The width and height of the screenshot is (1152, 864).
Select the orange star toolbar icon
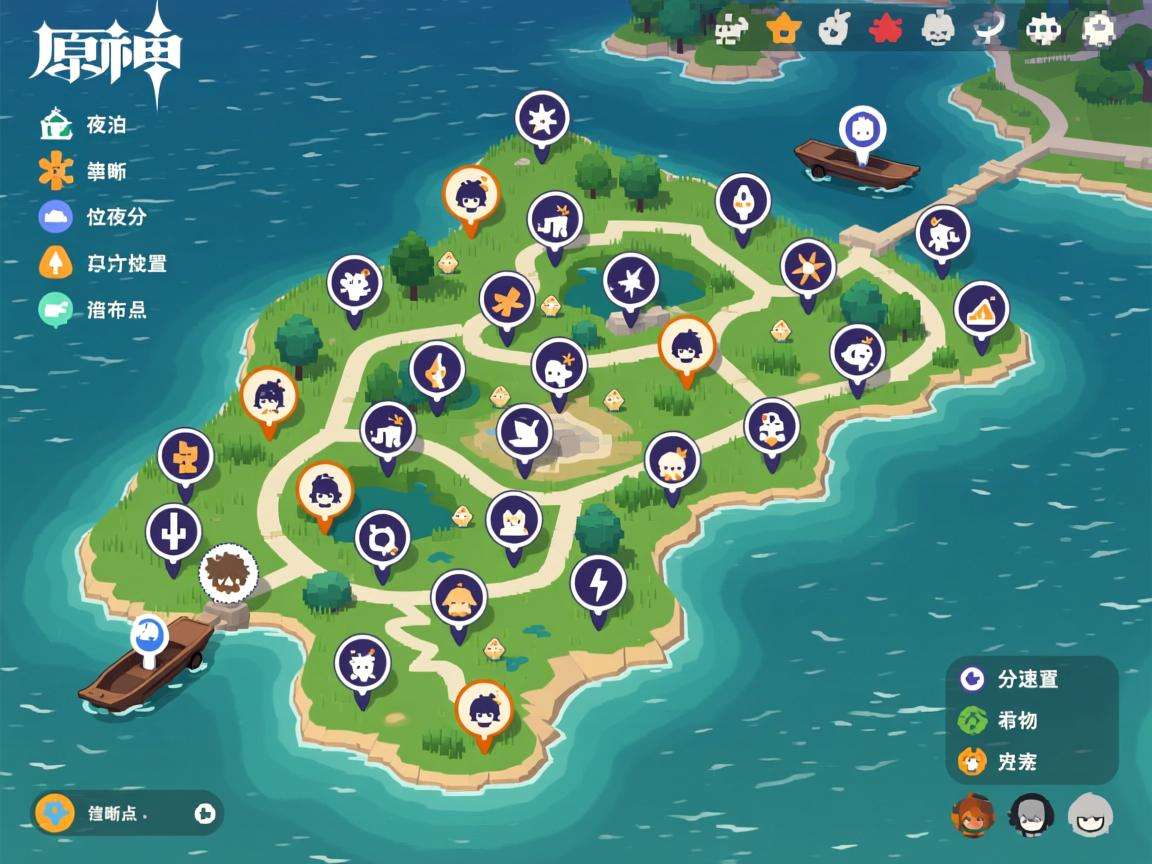pos(784,29)
